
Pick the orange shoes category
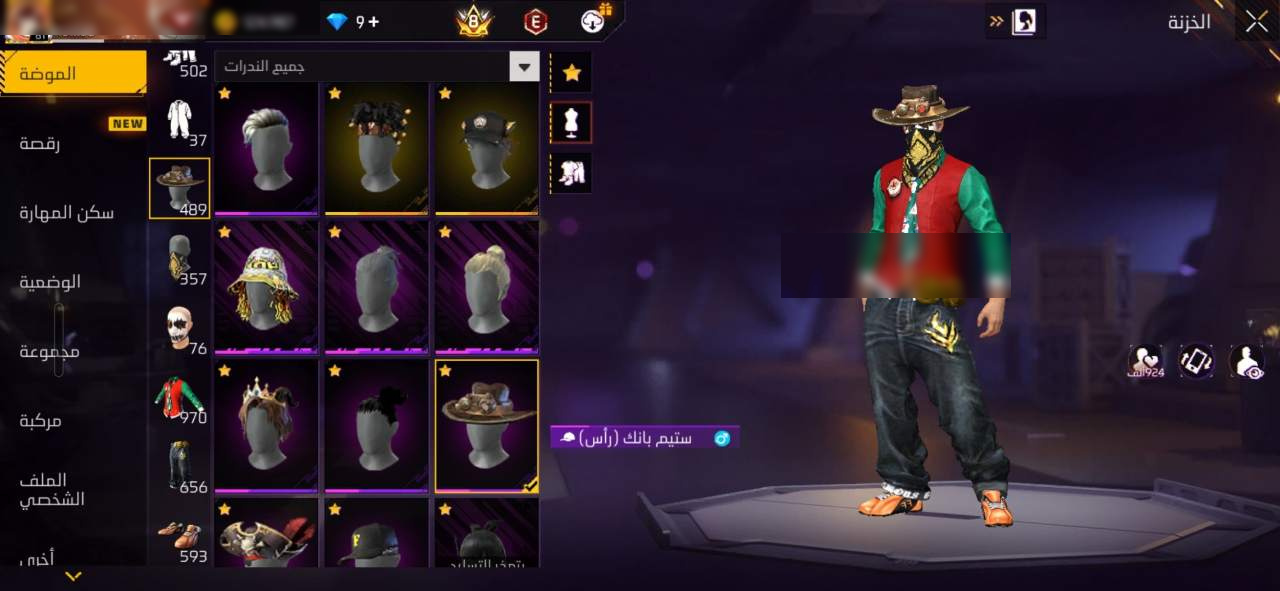180,537
